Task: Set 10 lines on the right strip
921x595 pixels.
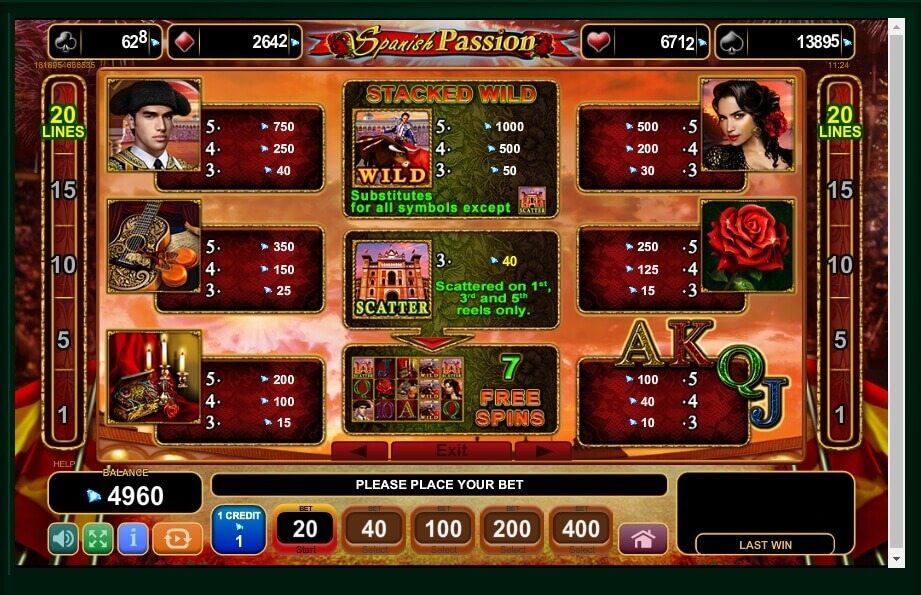Action: point(840,265)
